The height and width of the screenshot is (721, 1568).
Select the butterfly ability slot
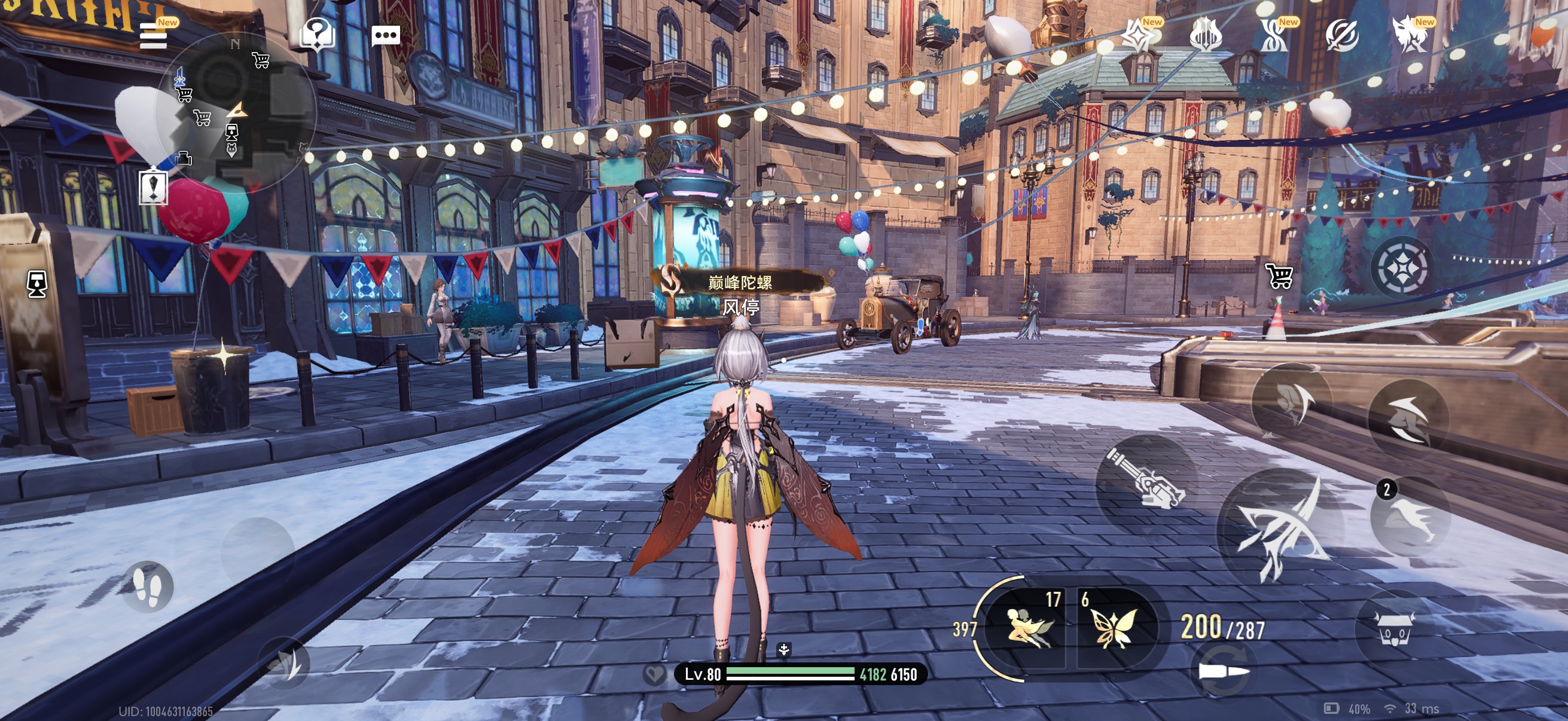coord(1114,627)
